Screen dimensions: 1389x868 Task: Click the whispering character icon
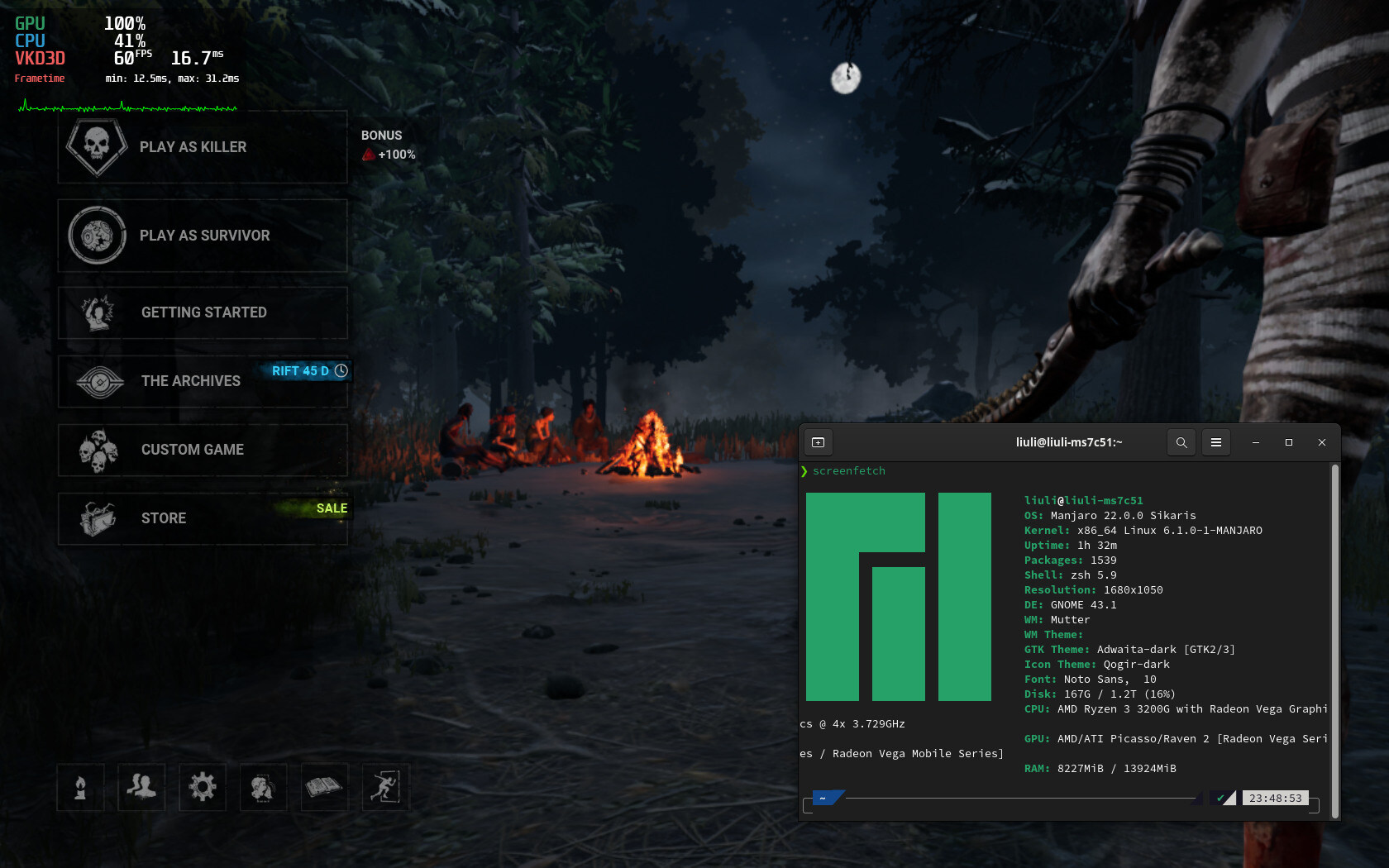click(263, 788)
